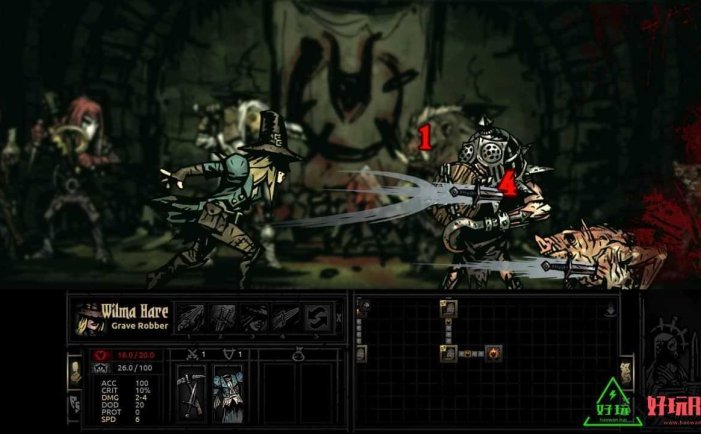Select the fourth combat skill icon

pyautogui.click(x=285, y=318)
